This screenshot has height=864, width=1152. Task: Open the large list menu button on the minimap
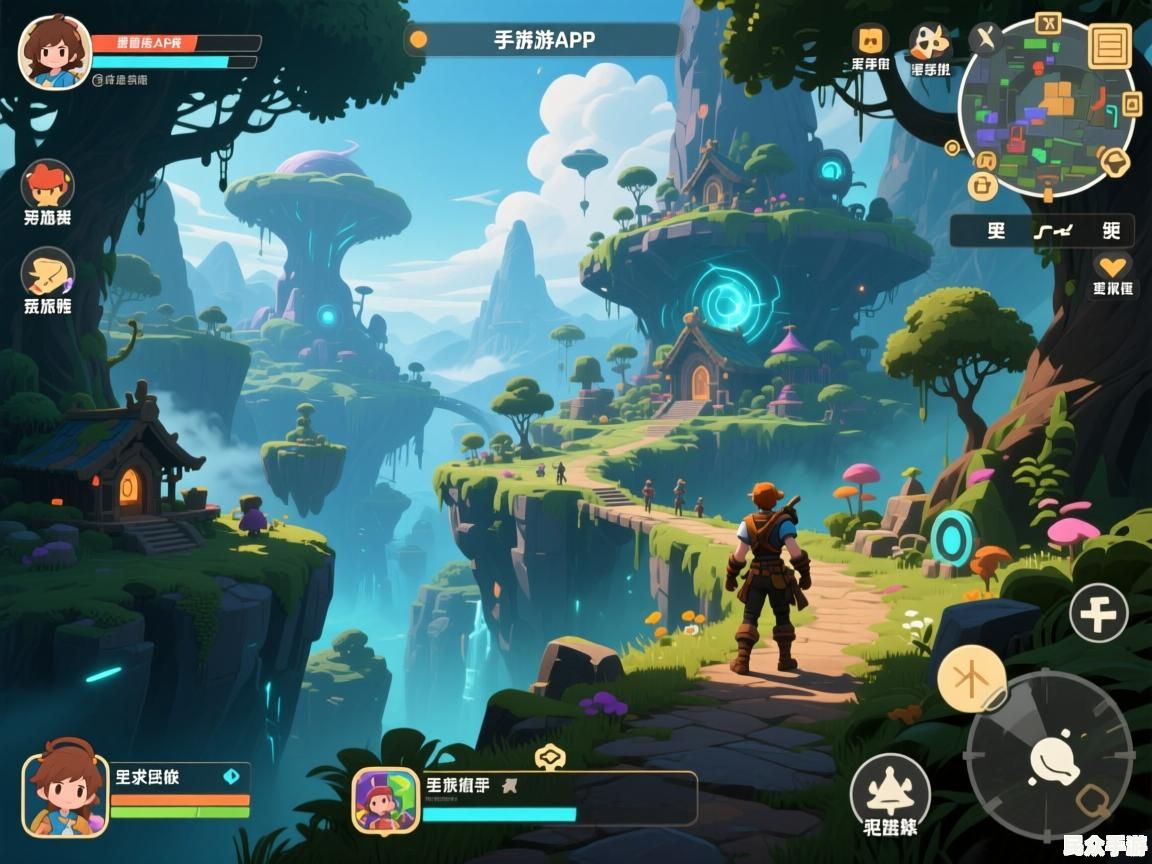[1110, 45]
